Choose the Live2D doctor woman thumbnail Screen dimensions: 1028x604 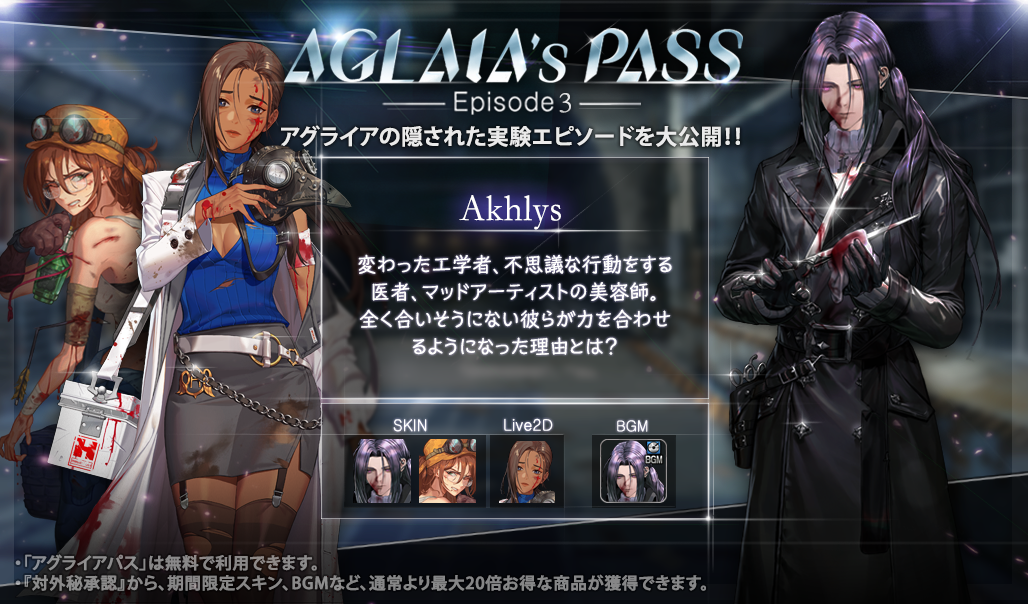tap(527, 470)
